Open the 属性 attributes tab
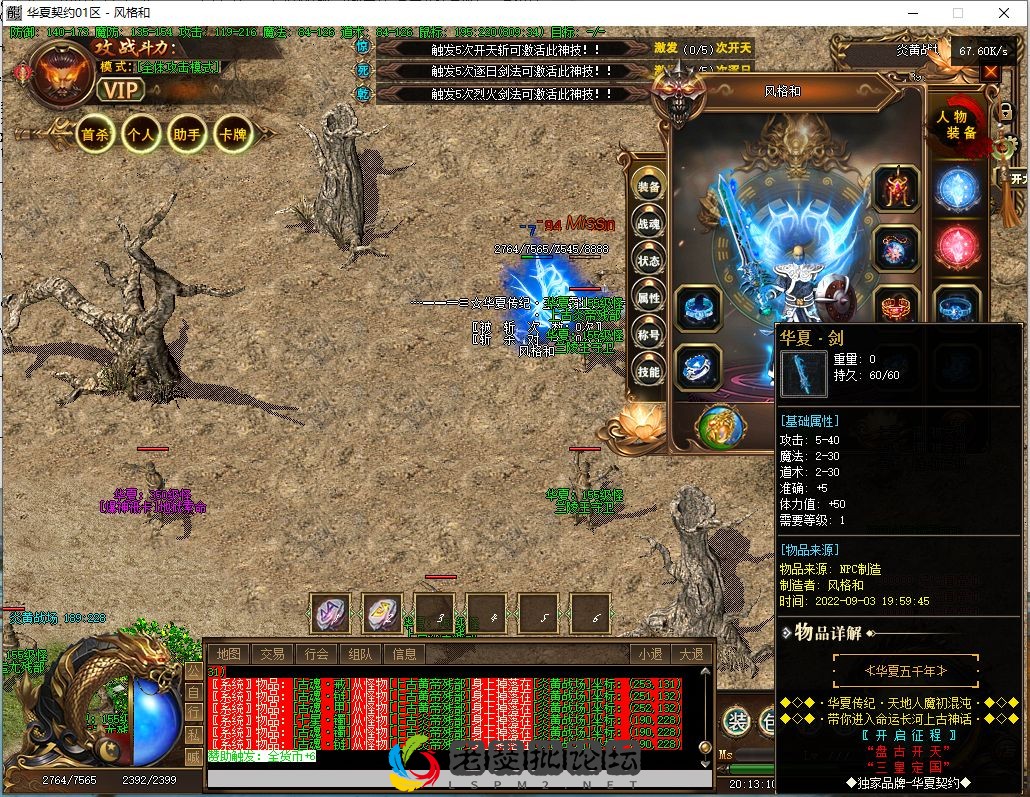The image size is (1030, 797). coord(649,298)
